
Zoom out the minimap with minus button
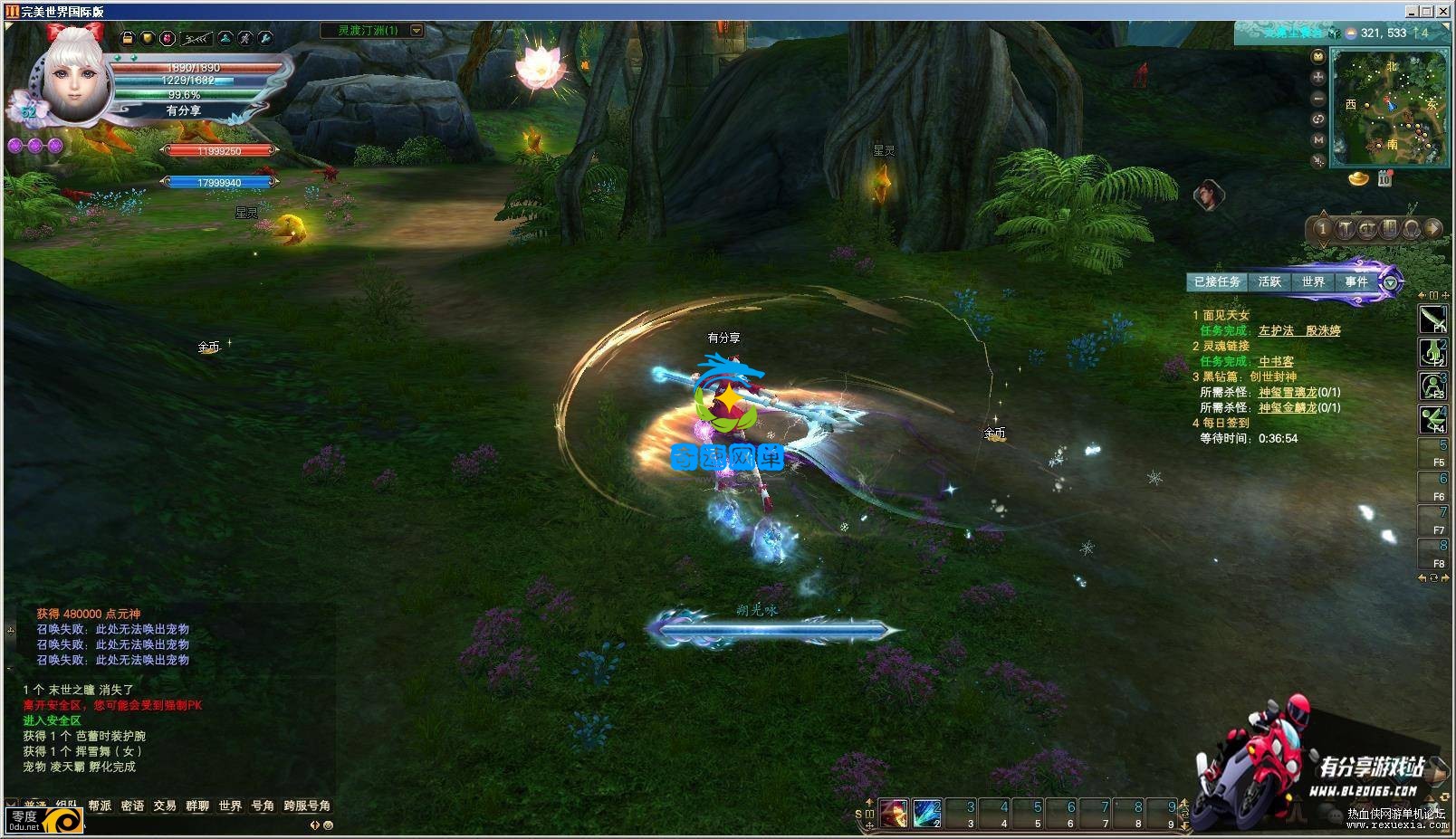pos(1318,98)
